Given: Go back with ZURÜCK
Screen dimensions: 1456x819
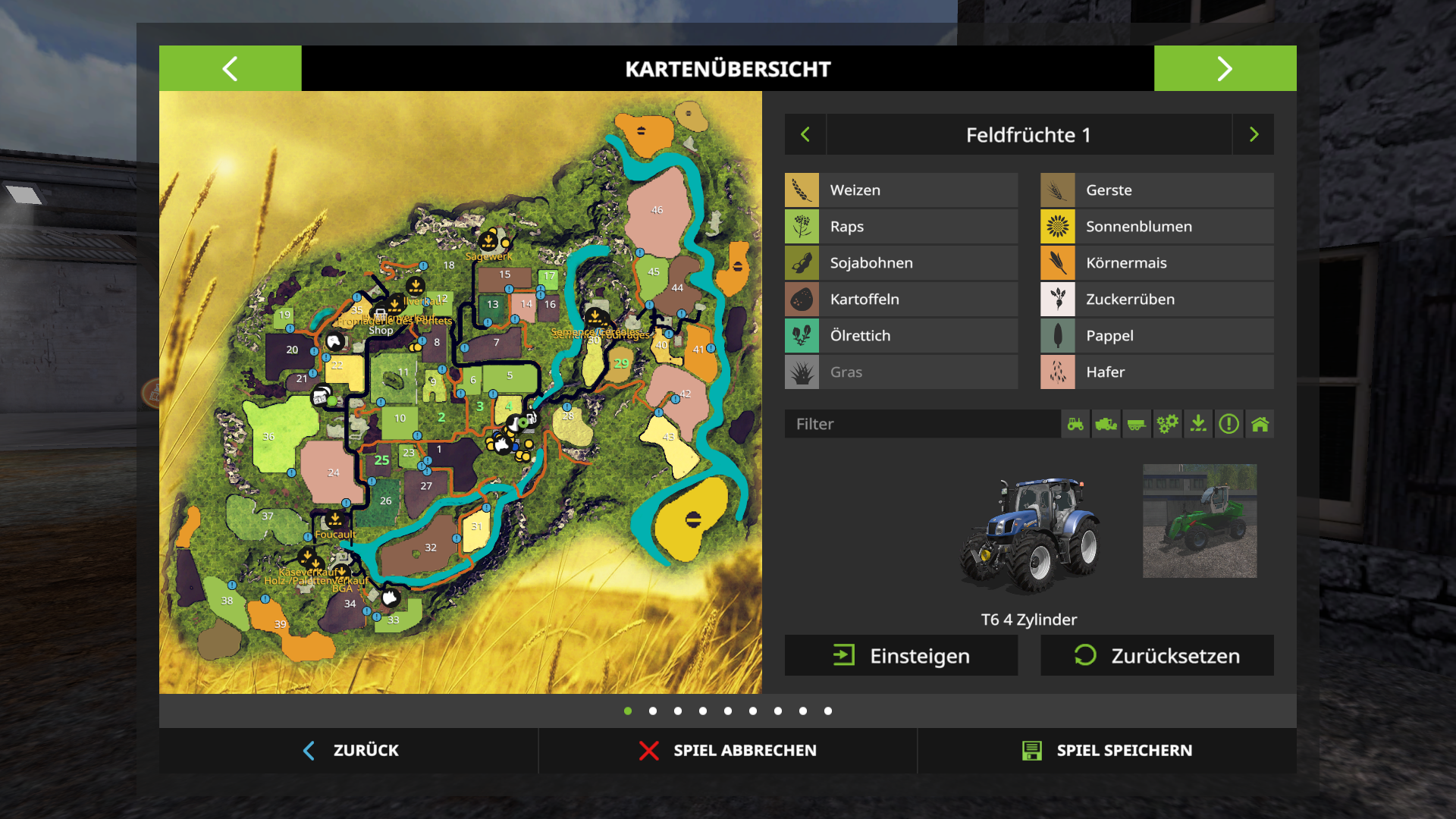Looking at the screenshot, I should (x=350, y=750).
